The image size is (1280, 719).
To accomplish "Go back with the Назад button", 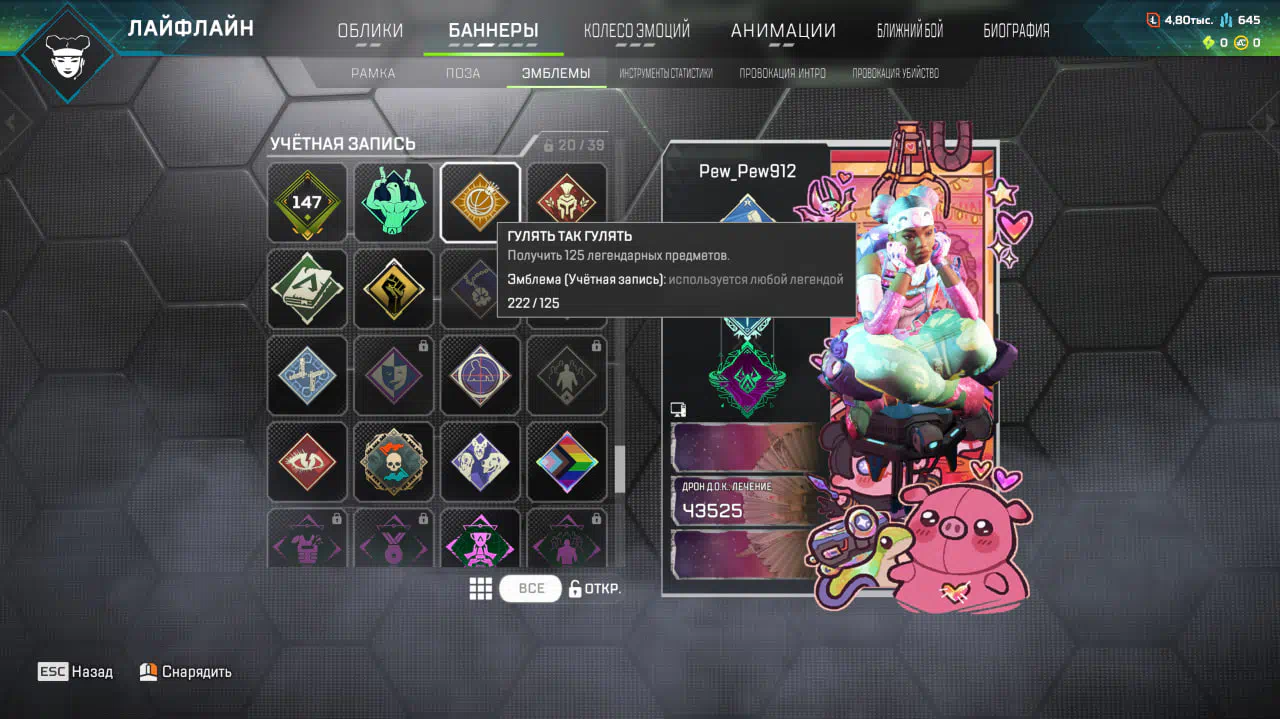I will pyautogui.click(x=76, y=672).
